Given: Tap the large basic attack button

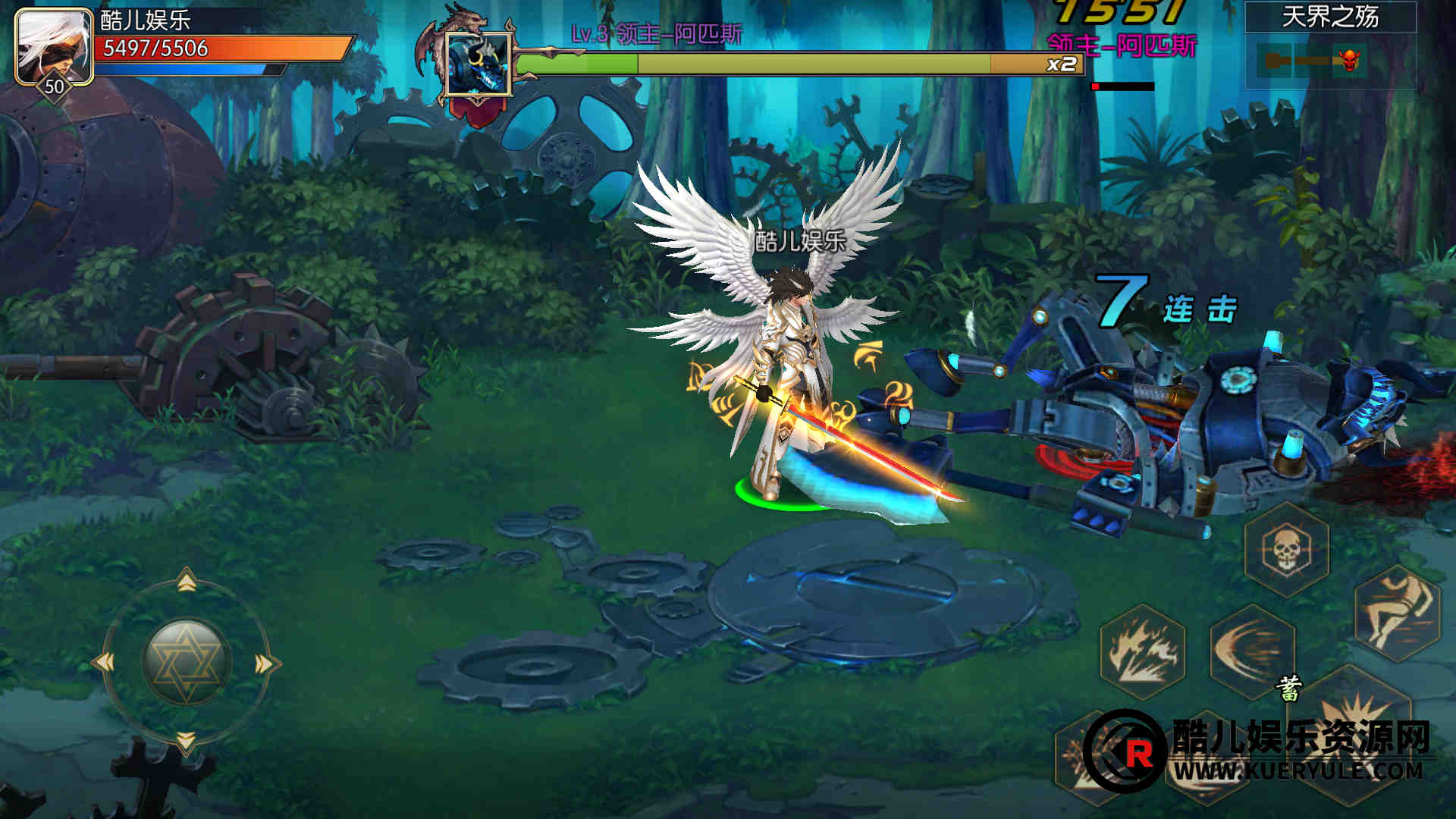Looking at the screenshot, I should coord(1357,728).
